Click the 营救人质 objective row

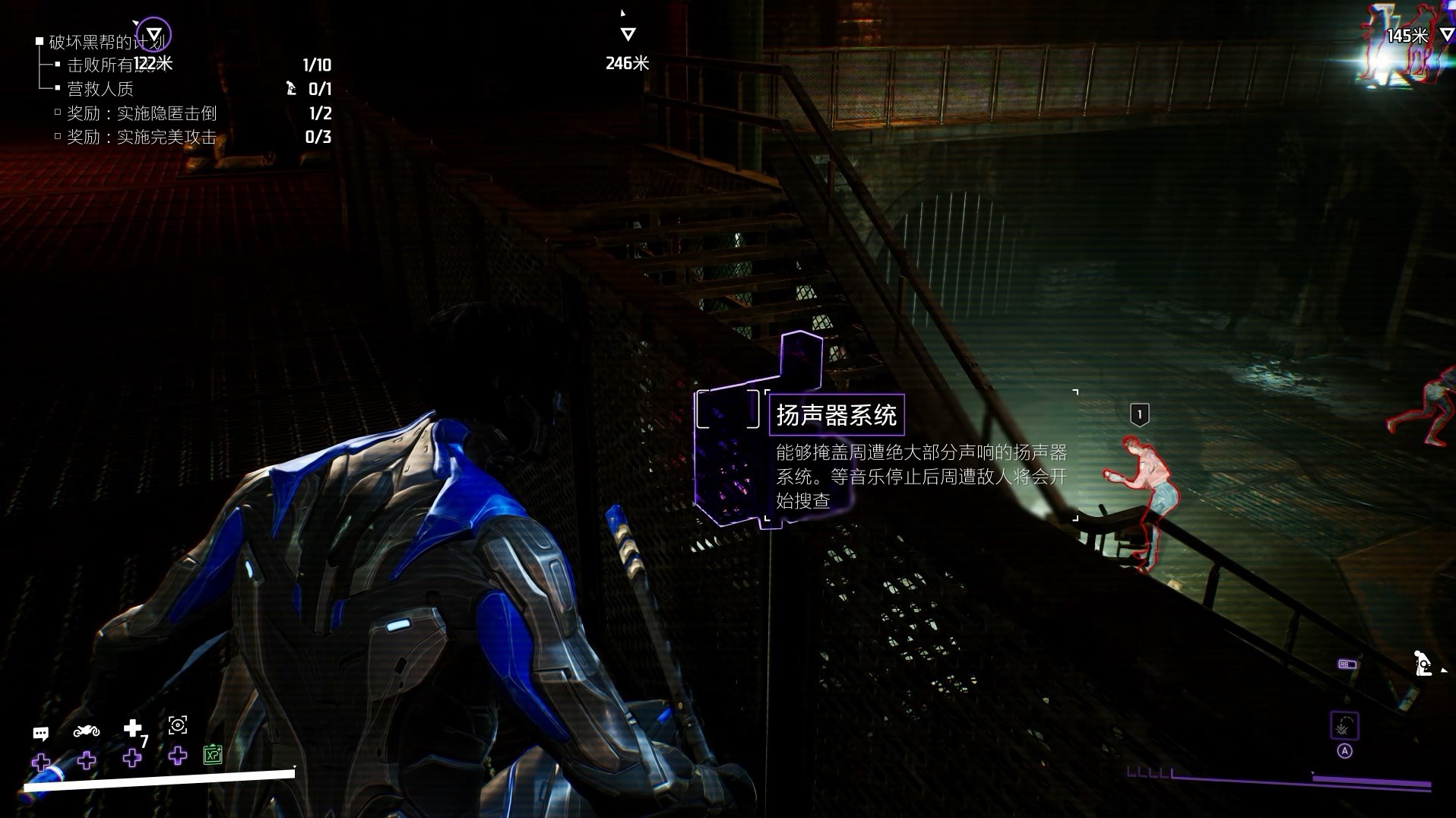coord(100,89)
